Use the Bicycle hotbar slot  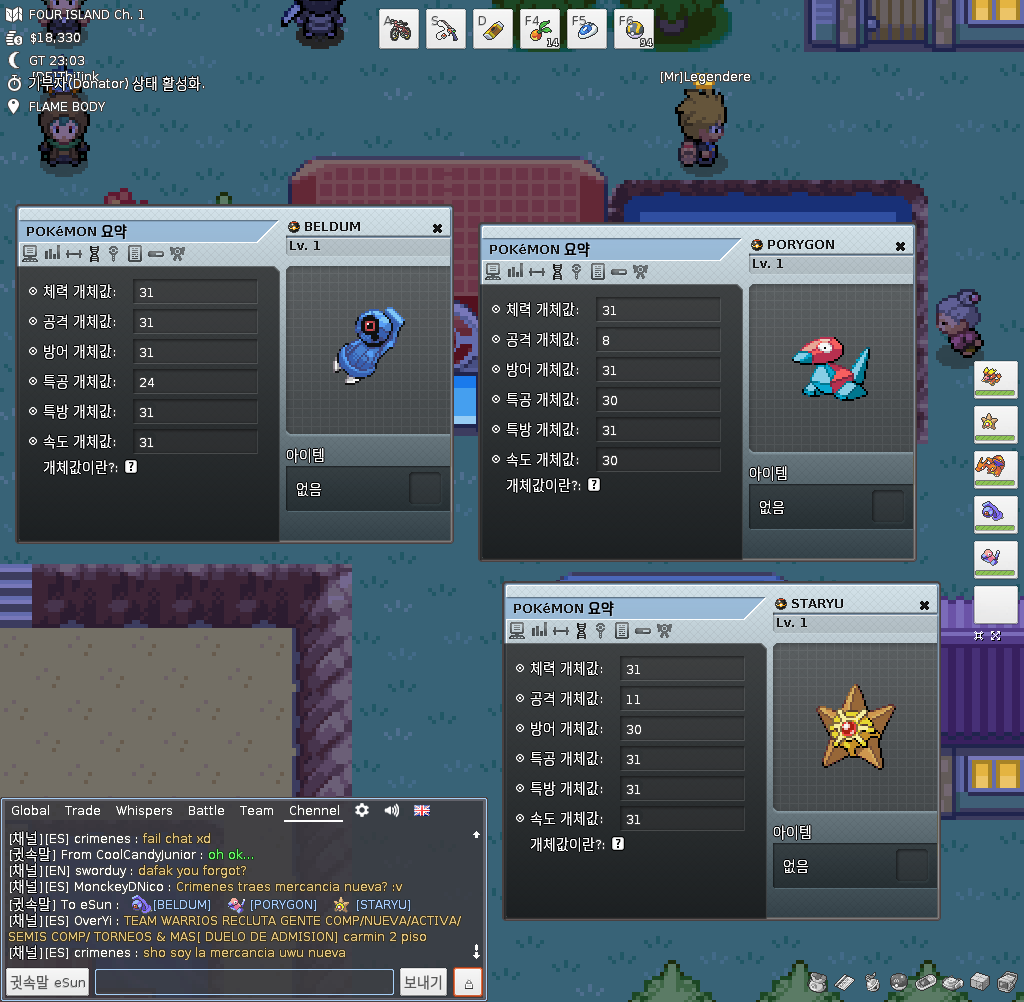[399, 29]
